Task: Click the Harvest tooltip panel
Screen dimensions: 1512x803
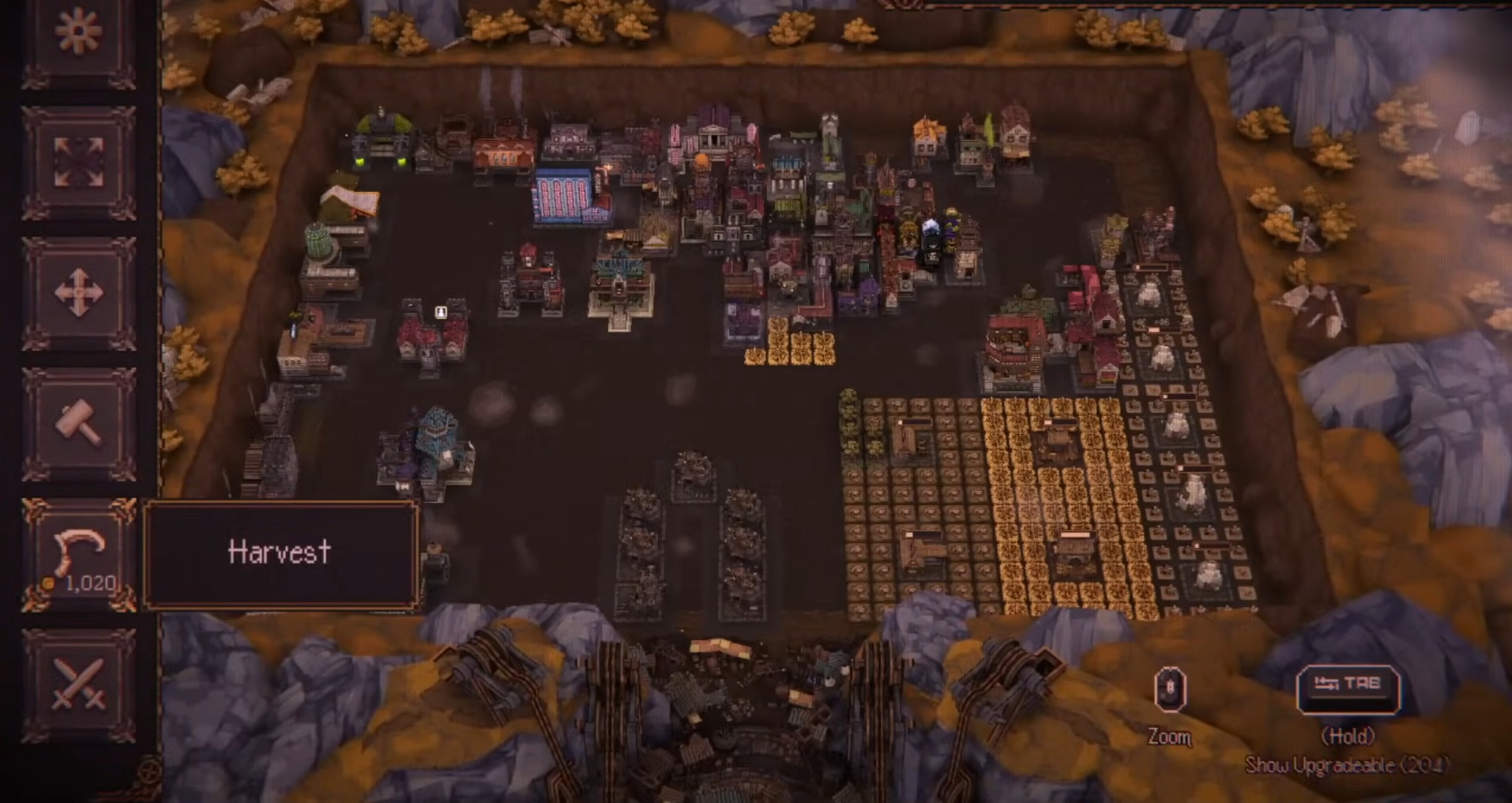Action: [280, 553]
